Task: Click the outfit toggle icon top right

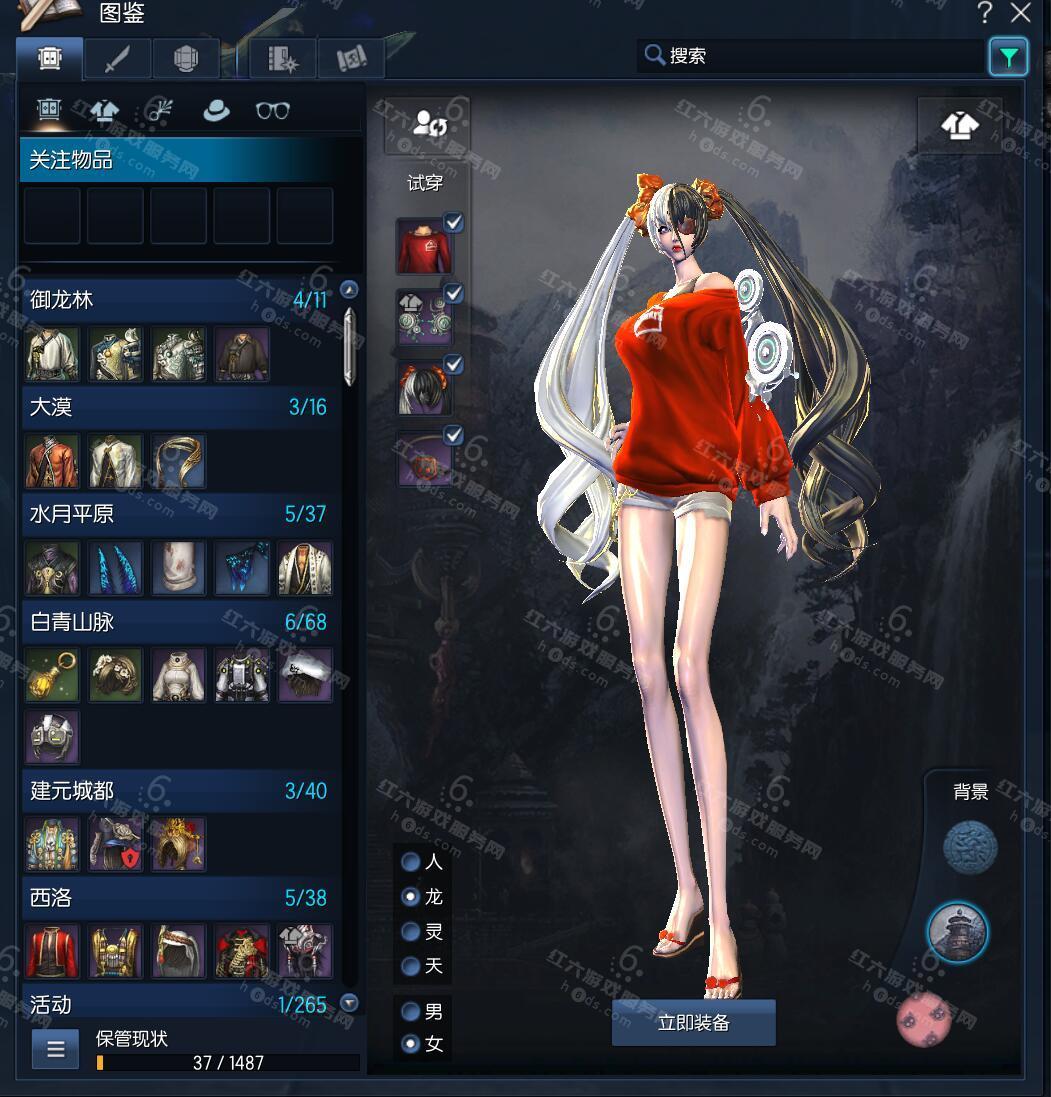Action: pyautogui.click(x=959, y=127)
